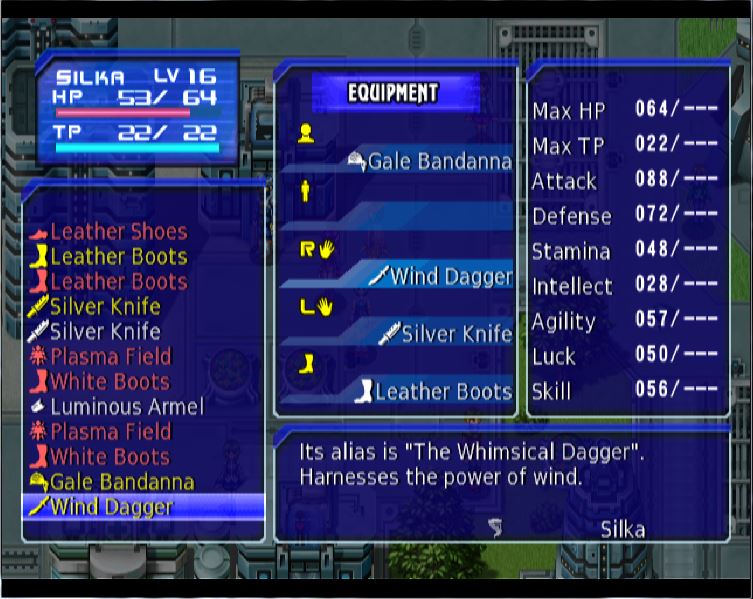This screenshot has width=753, height=599.
Task: Select Leather Shoes in the item list
Action: (x=118, y=232)
